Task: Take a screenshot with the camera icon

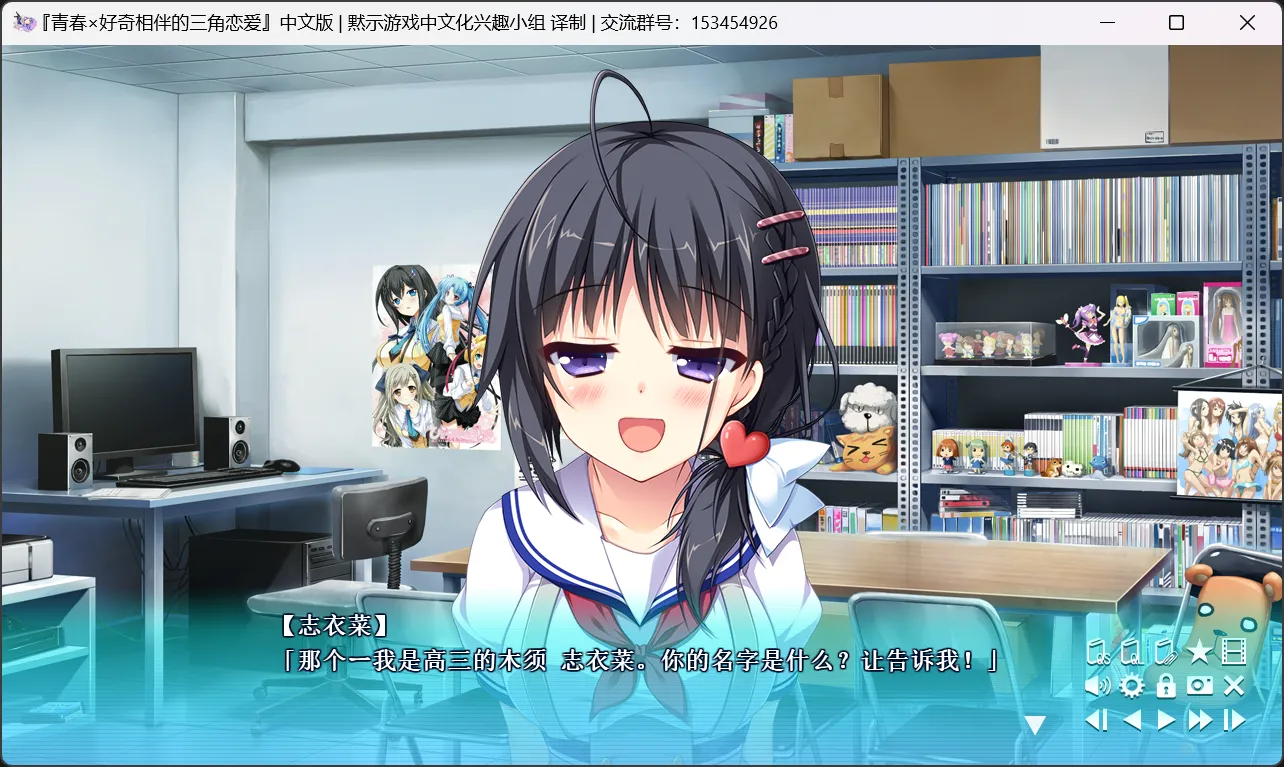Action: tap(1199, 686)
